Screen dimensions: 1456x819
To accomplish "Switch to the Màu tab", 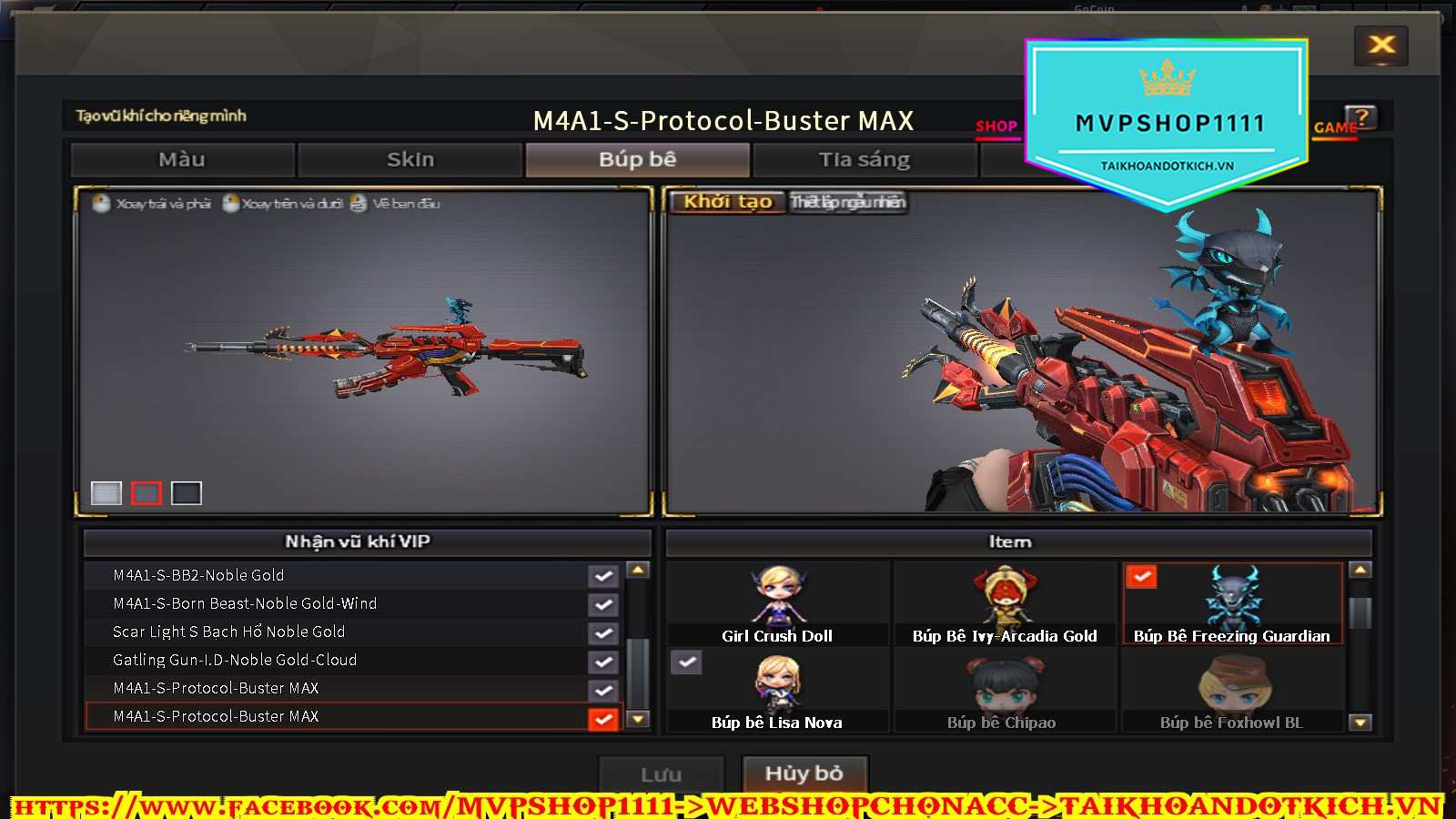I will coord(182,160).
